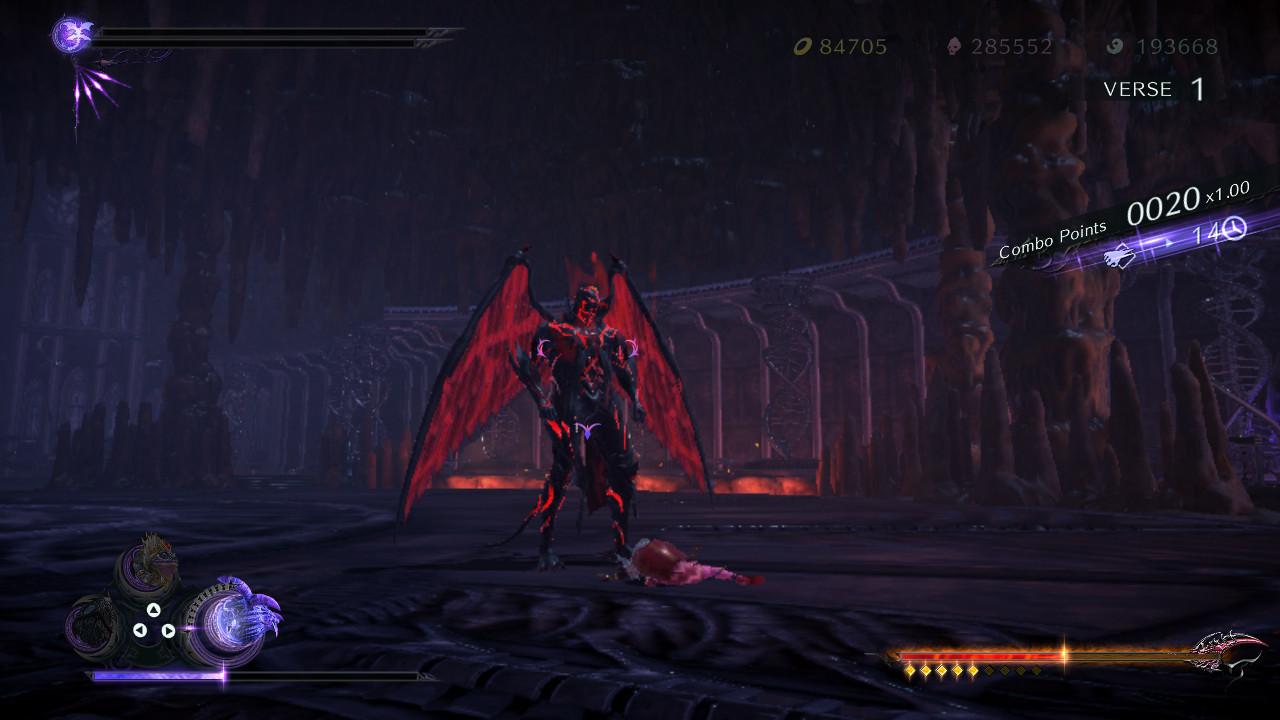The width and height of the screenshot is (1280, 720).
Task: Select the pink Umbran Tears of Blood icon
Action: [953, 45]
